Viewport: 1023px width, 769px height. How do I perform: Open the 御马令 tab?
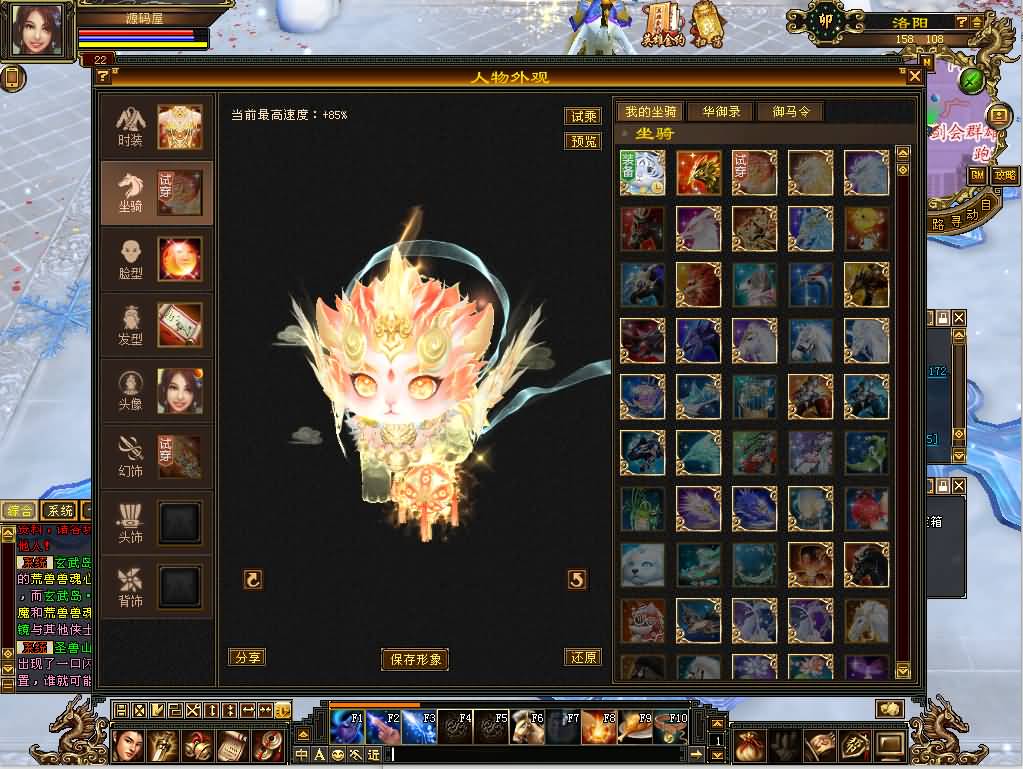point(790,111)
